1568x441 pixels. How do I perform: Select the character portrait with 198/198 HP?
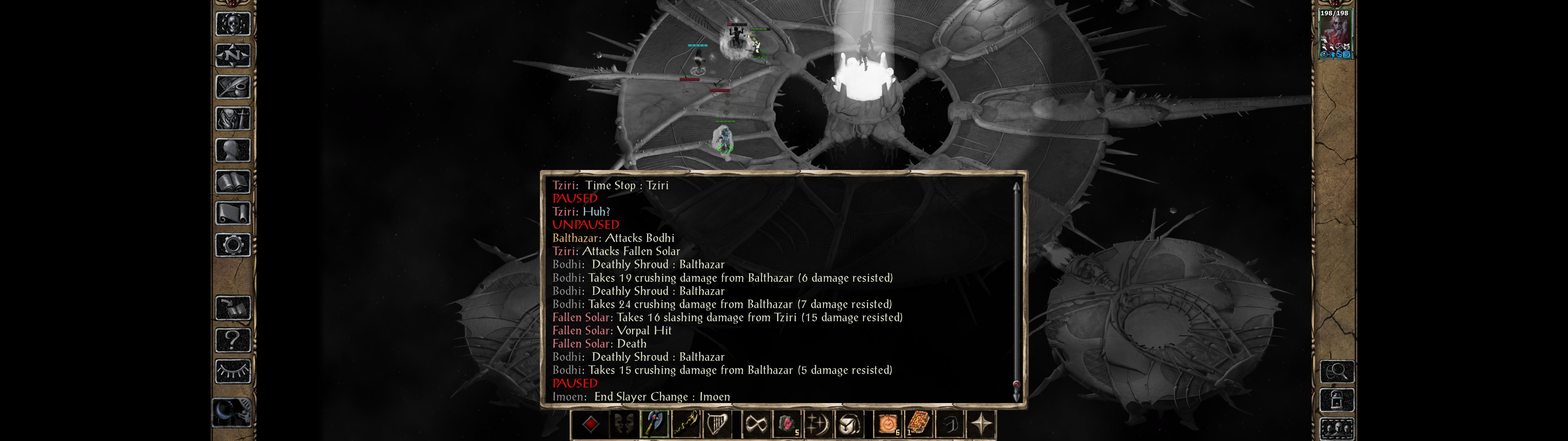(x=1335, y=34)
